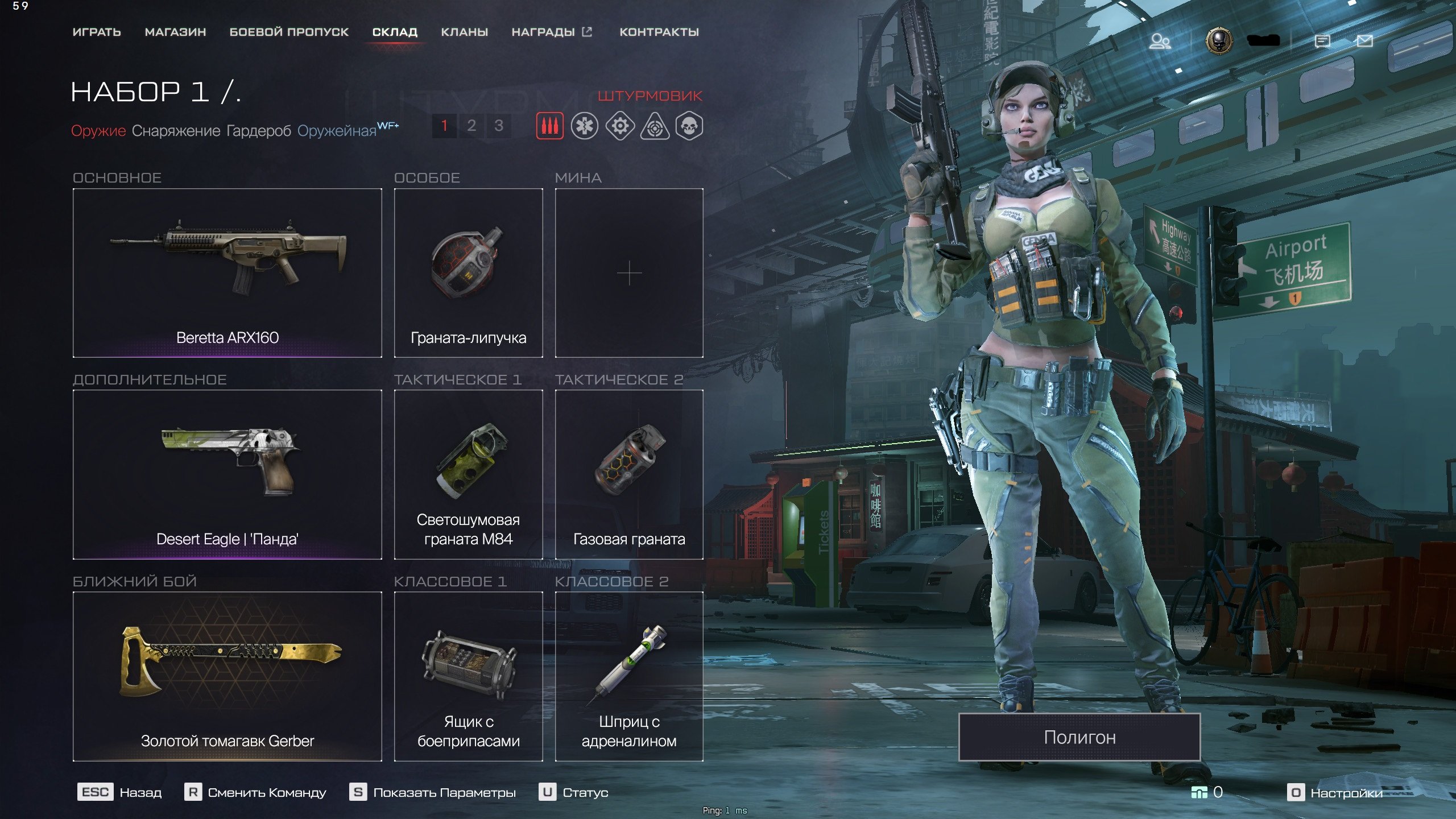Open the ИГРАТЬ menu
Screen dimensions: 1456x819
coord(97,32)
